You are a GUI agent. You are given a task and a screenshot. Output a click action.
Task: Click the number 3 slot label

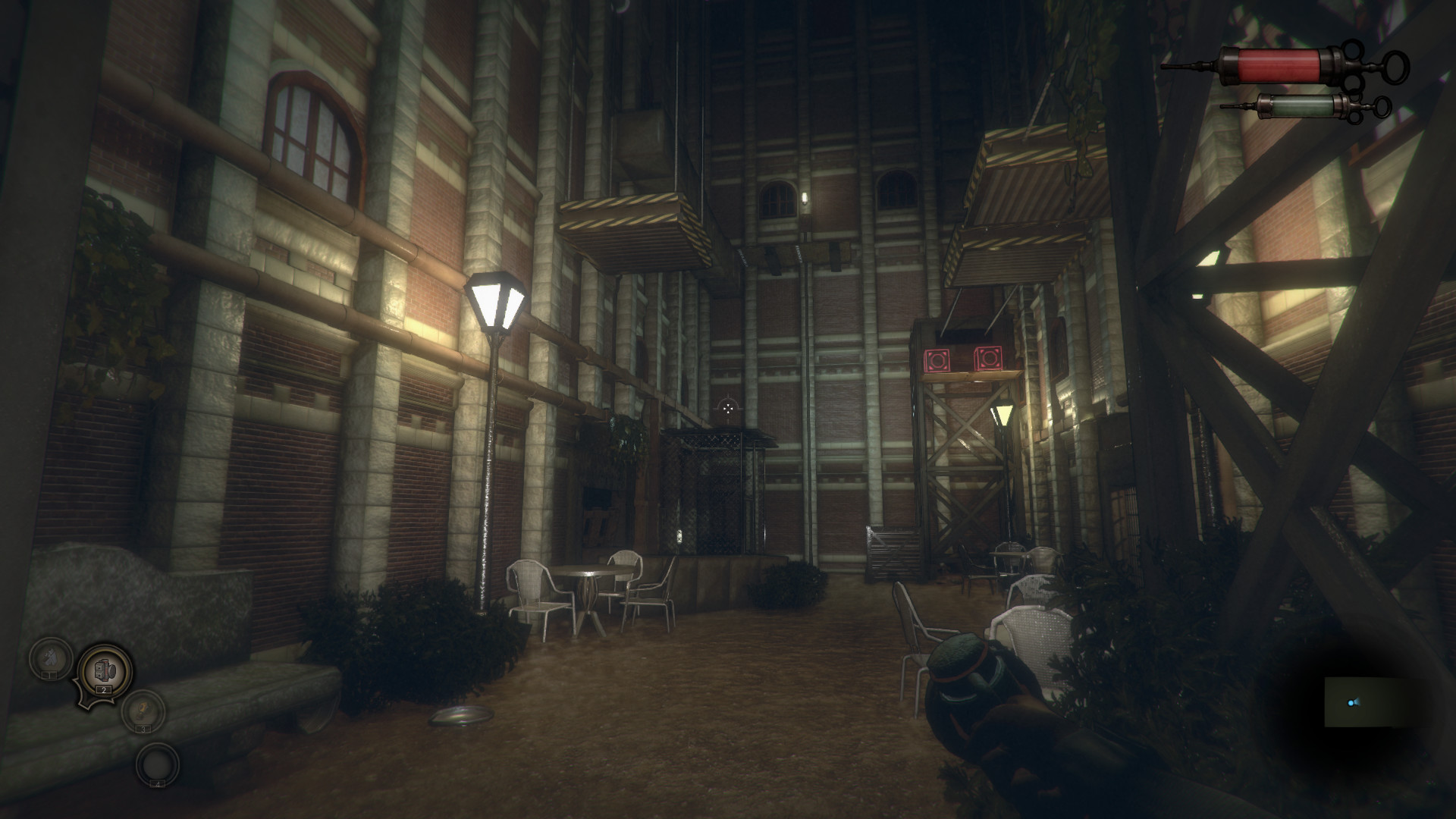tap(144, 729)
